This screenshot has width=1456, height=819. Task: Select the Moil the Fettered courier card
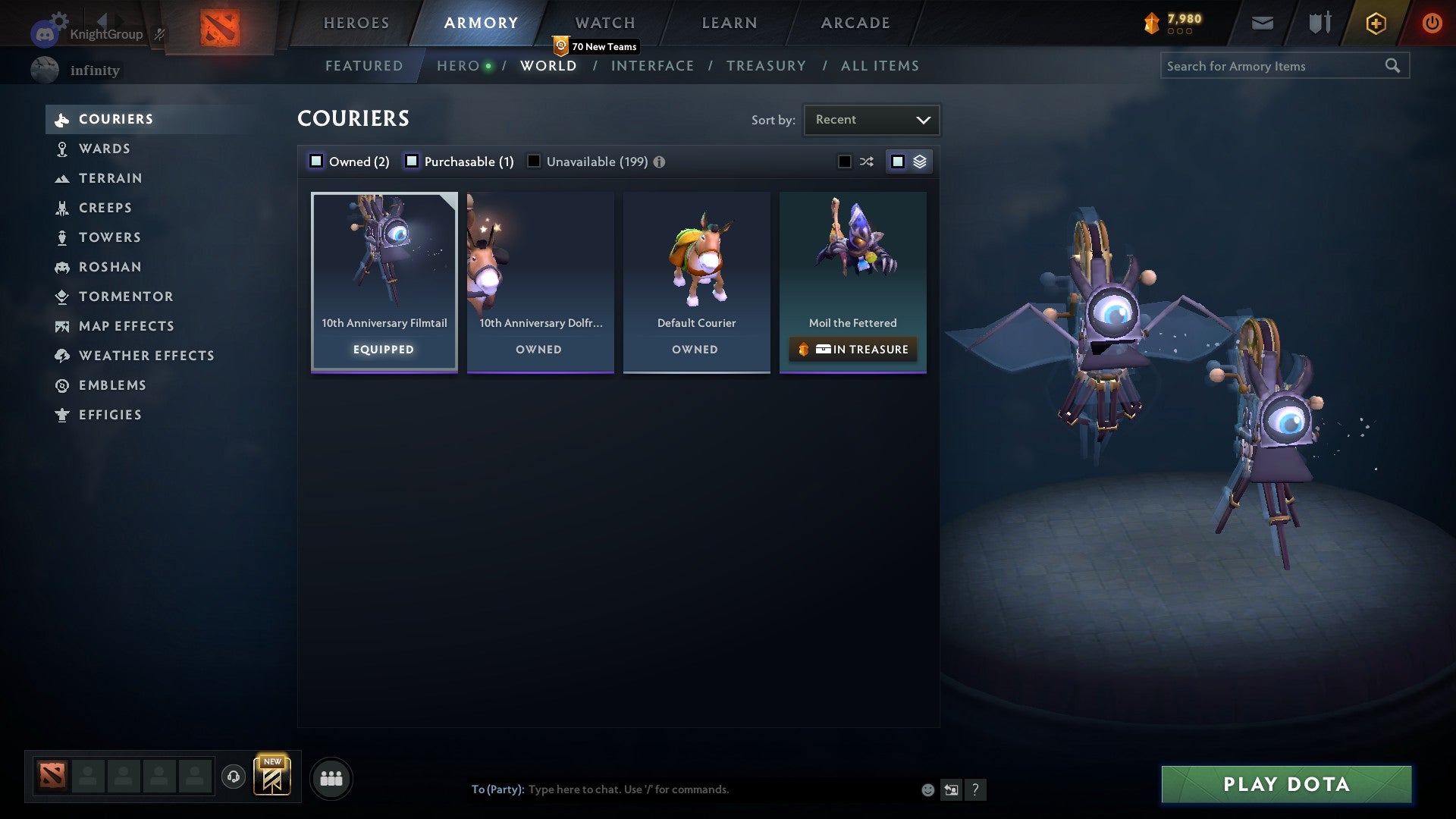pos(852,258)
